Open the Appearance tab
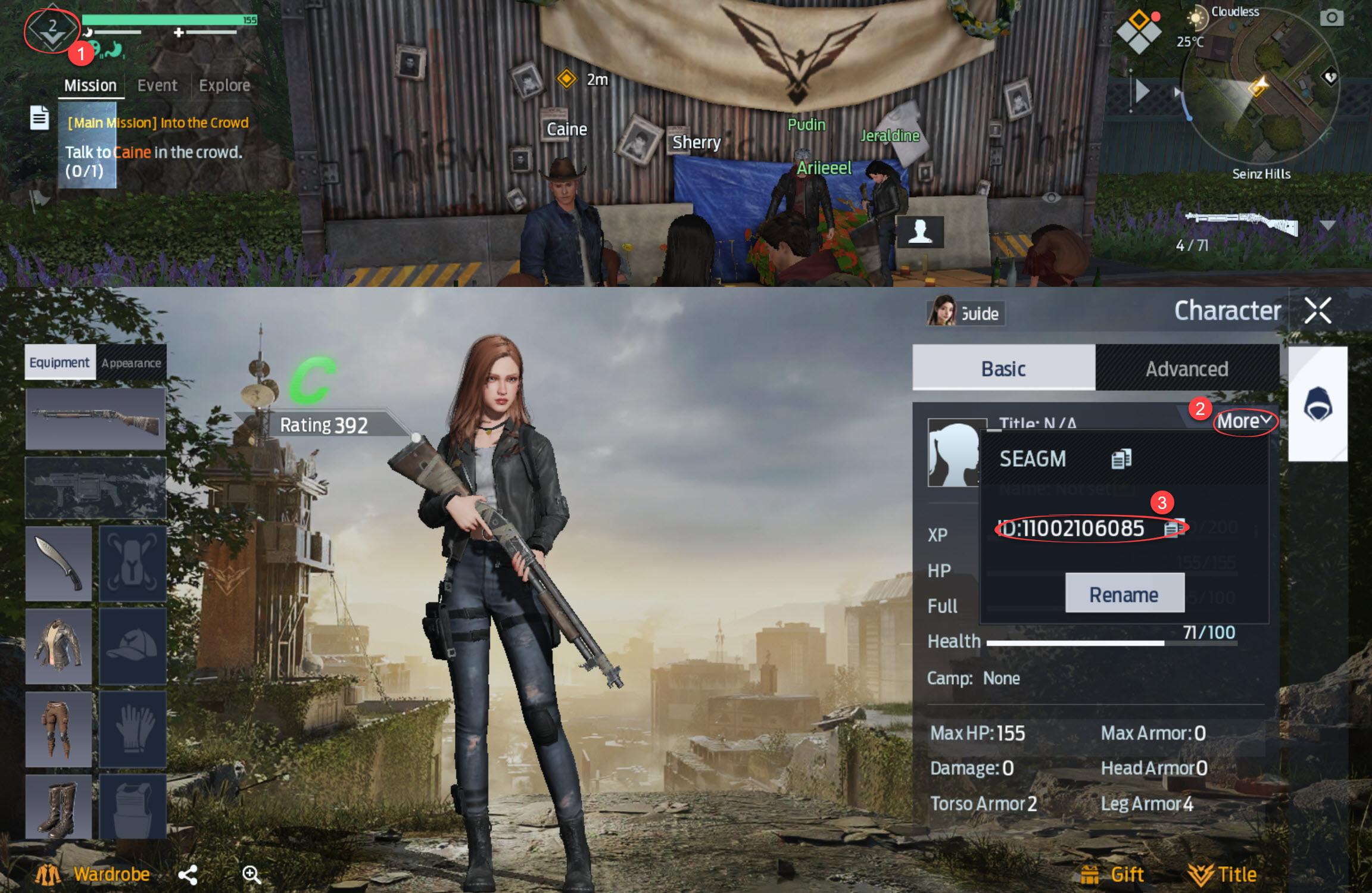This screenshot has height=893, width=1372. (131, 363)
